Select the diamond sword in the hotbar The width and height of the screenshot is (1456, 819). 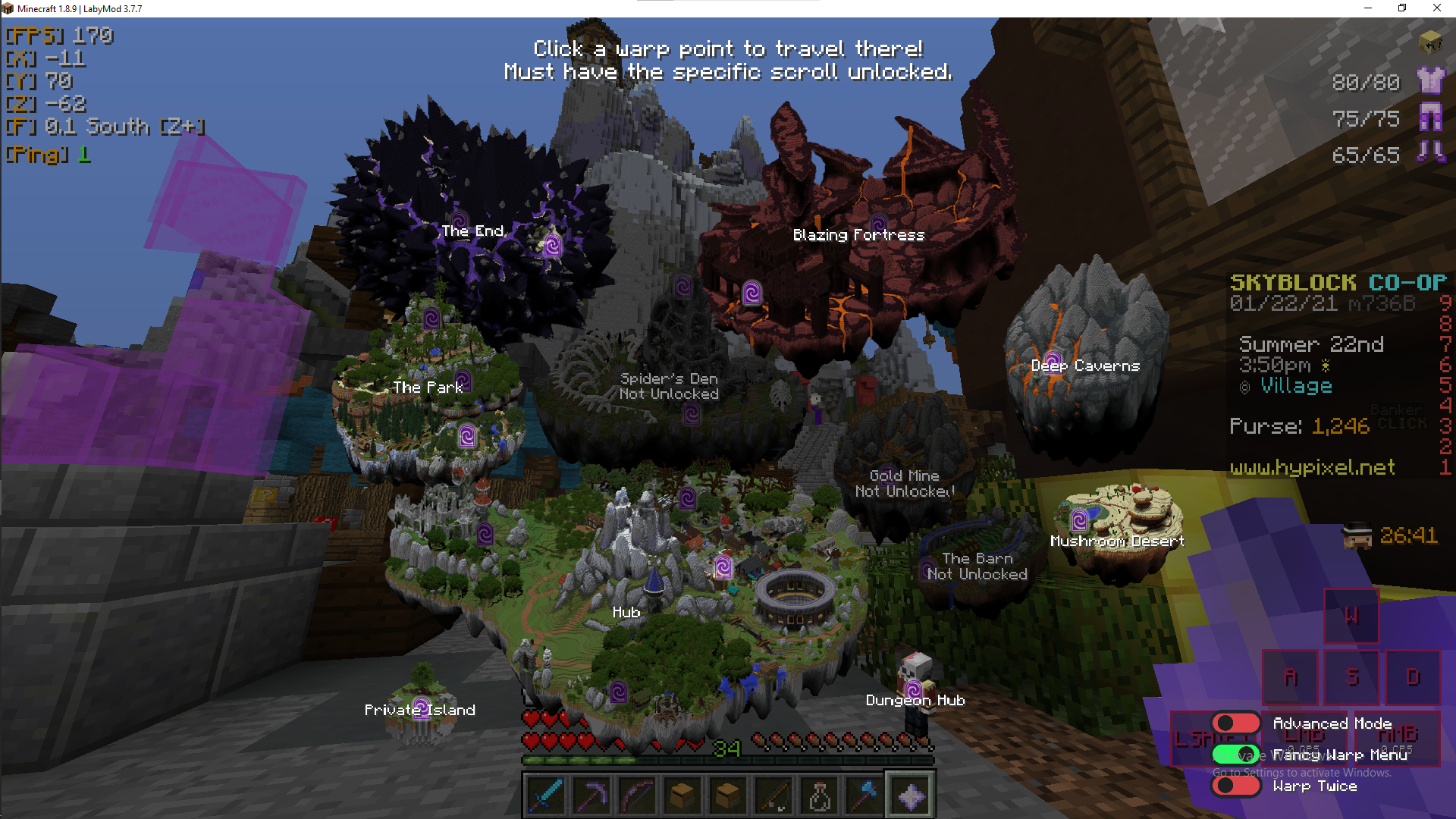coord(545,793)
